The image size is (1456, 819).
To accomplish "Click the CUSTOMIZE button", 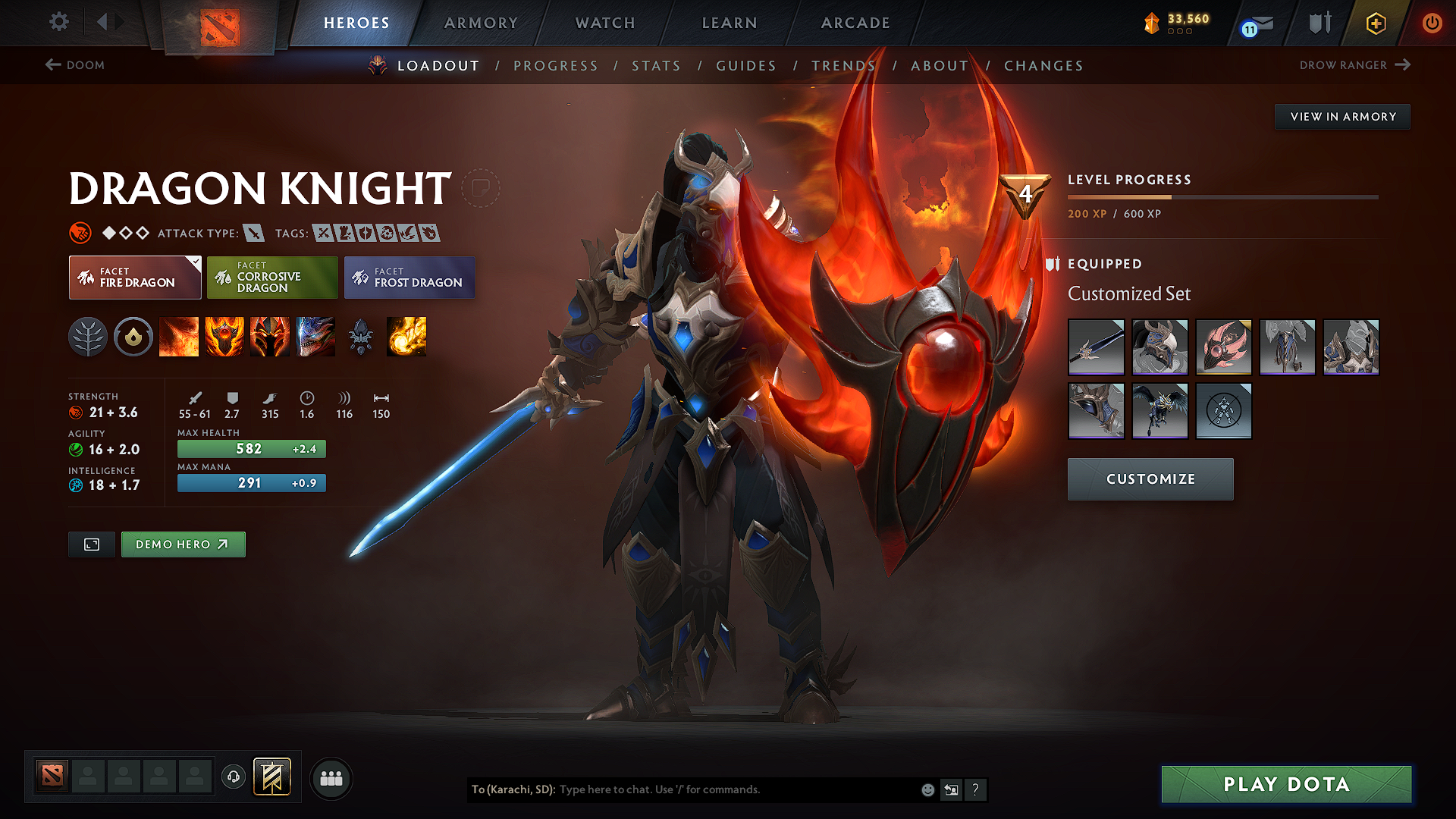I will (1150, 479).
